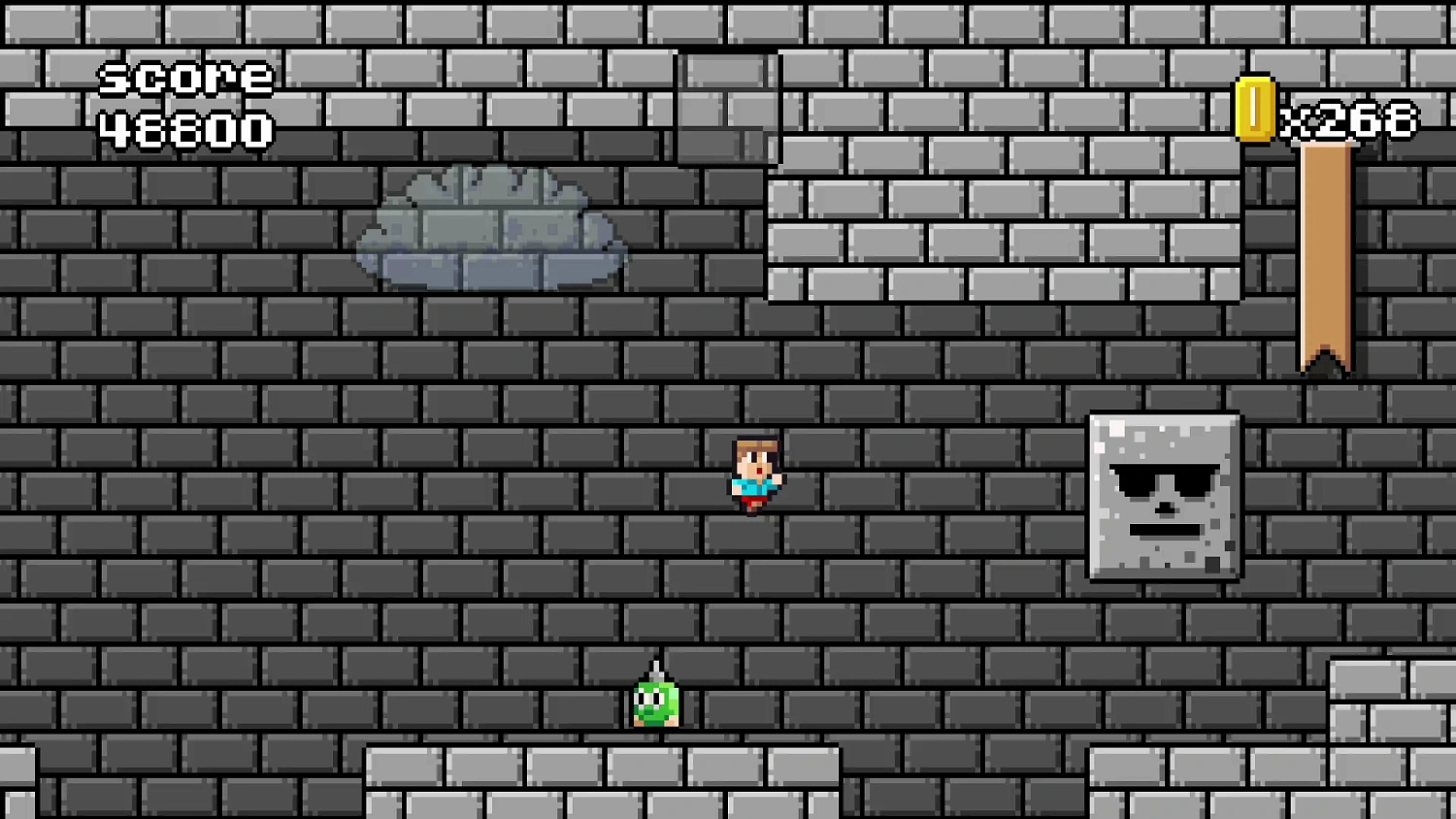Screen dimensions: 1456x819
Task: Select the player character sprite
Action: coord(755,474)
